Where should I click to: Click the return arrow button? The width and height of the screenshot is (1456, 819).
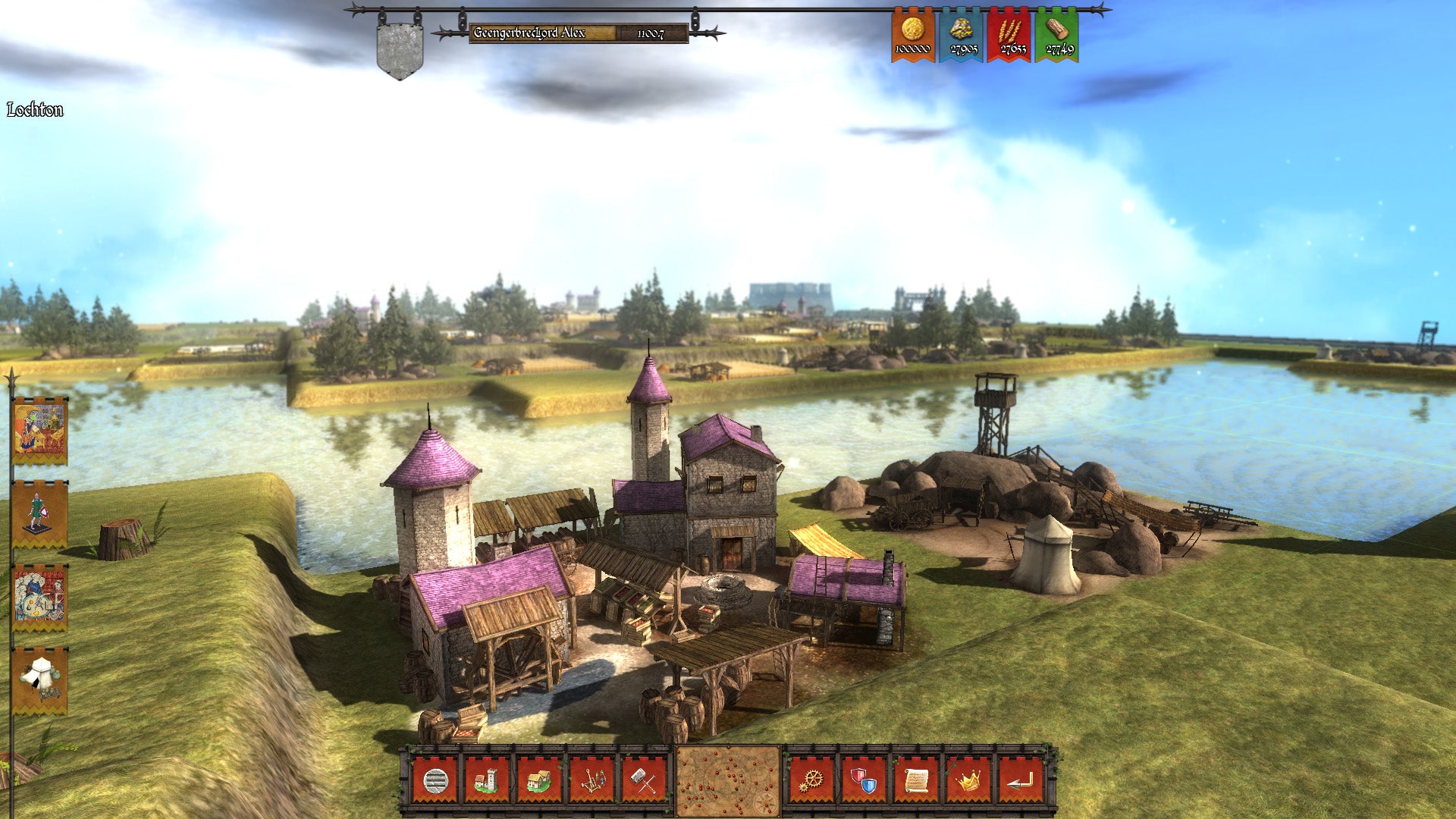1021,780
